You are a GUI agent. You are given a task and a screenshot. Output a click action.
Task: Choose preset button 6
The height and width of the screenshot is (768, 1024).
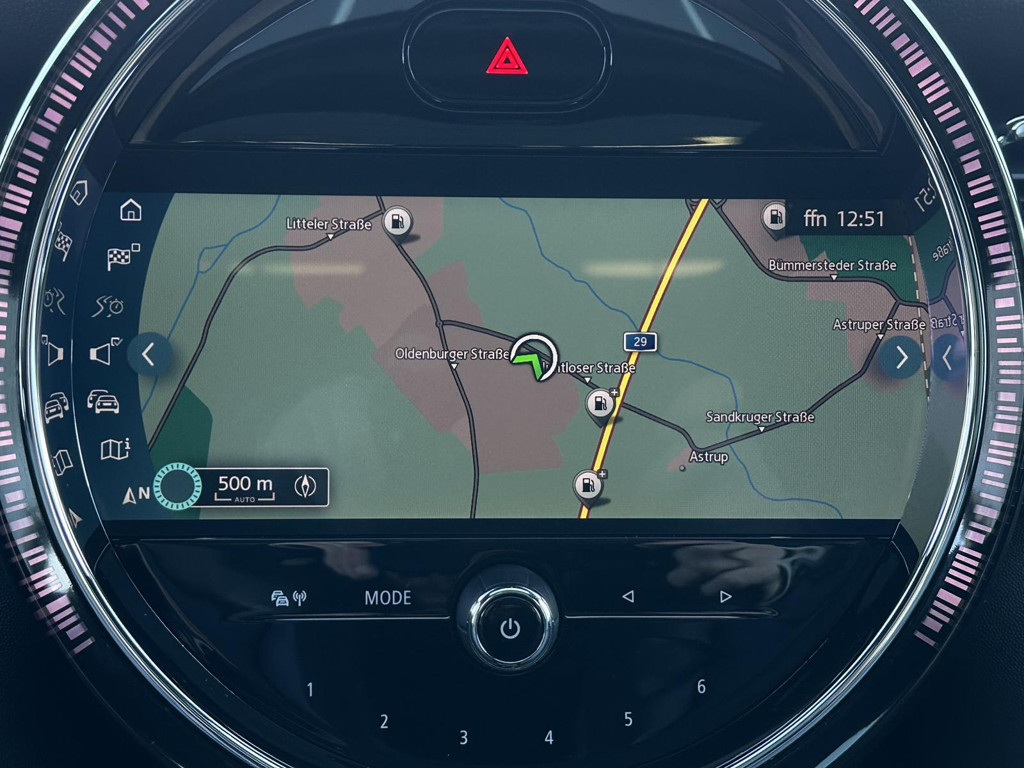701,687
